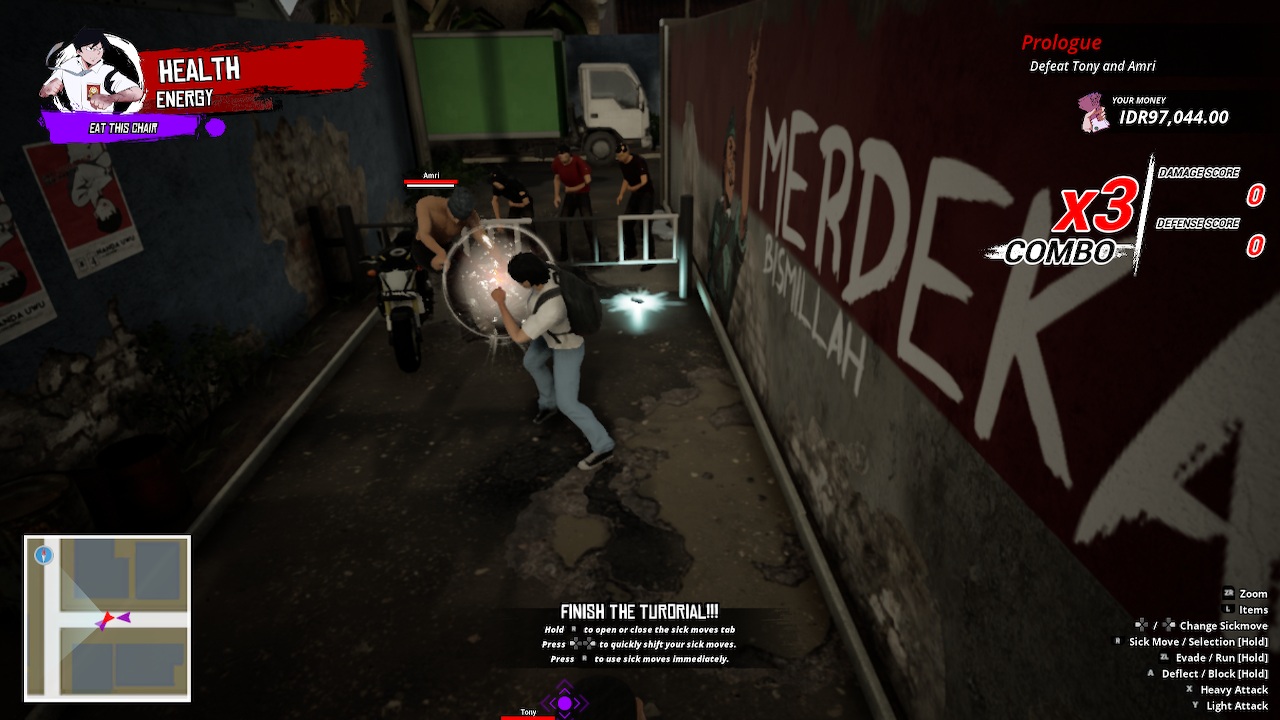This screenshot has height=720, width=1280.
Task: Select the L Items button icon
Action: tap(1229, 609)
